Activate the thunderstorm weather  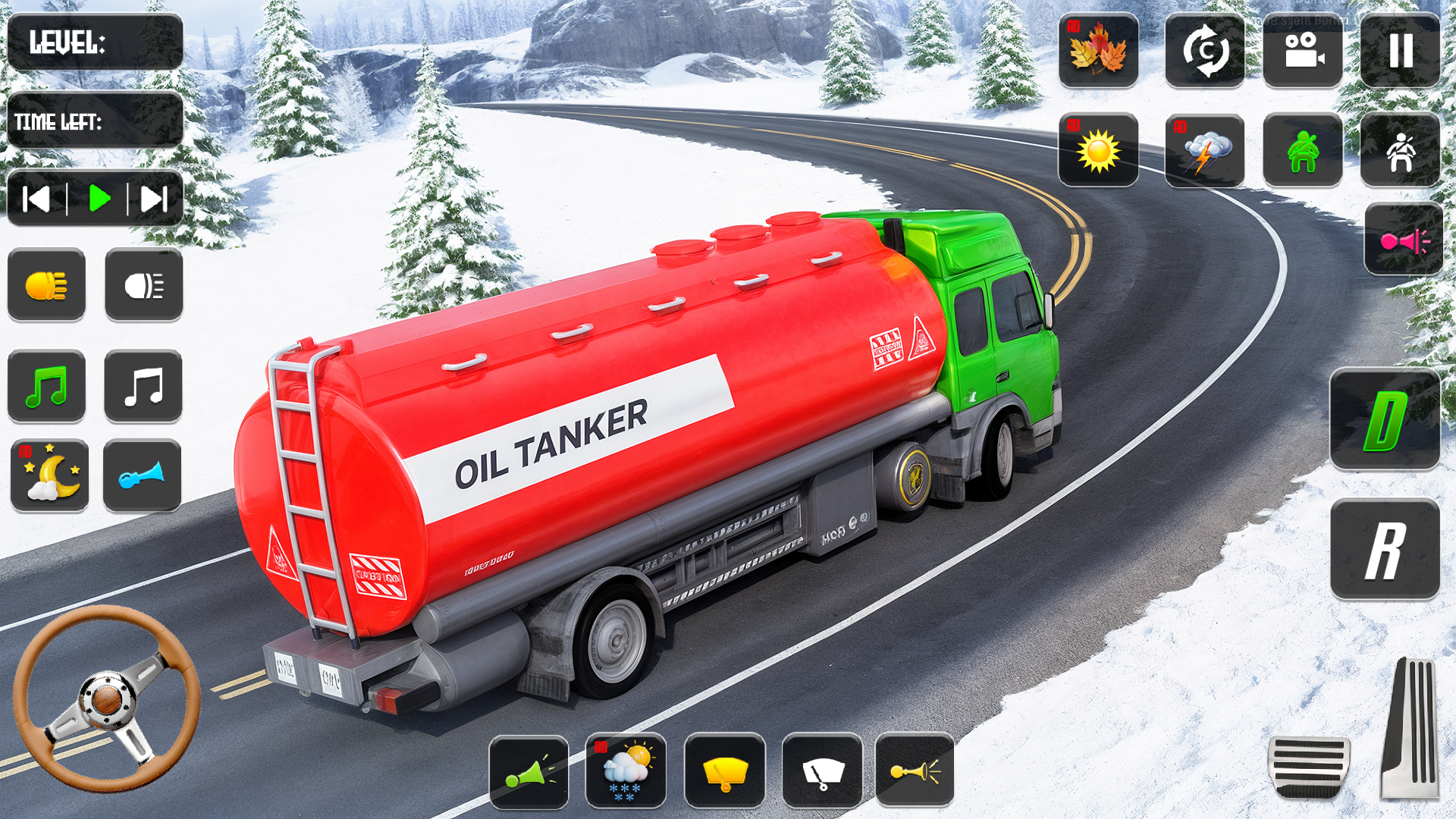1204,150
